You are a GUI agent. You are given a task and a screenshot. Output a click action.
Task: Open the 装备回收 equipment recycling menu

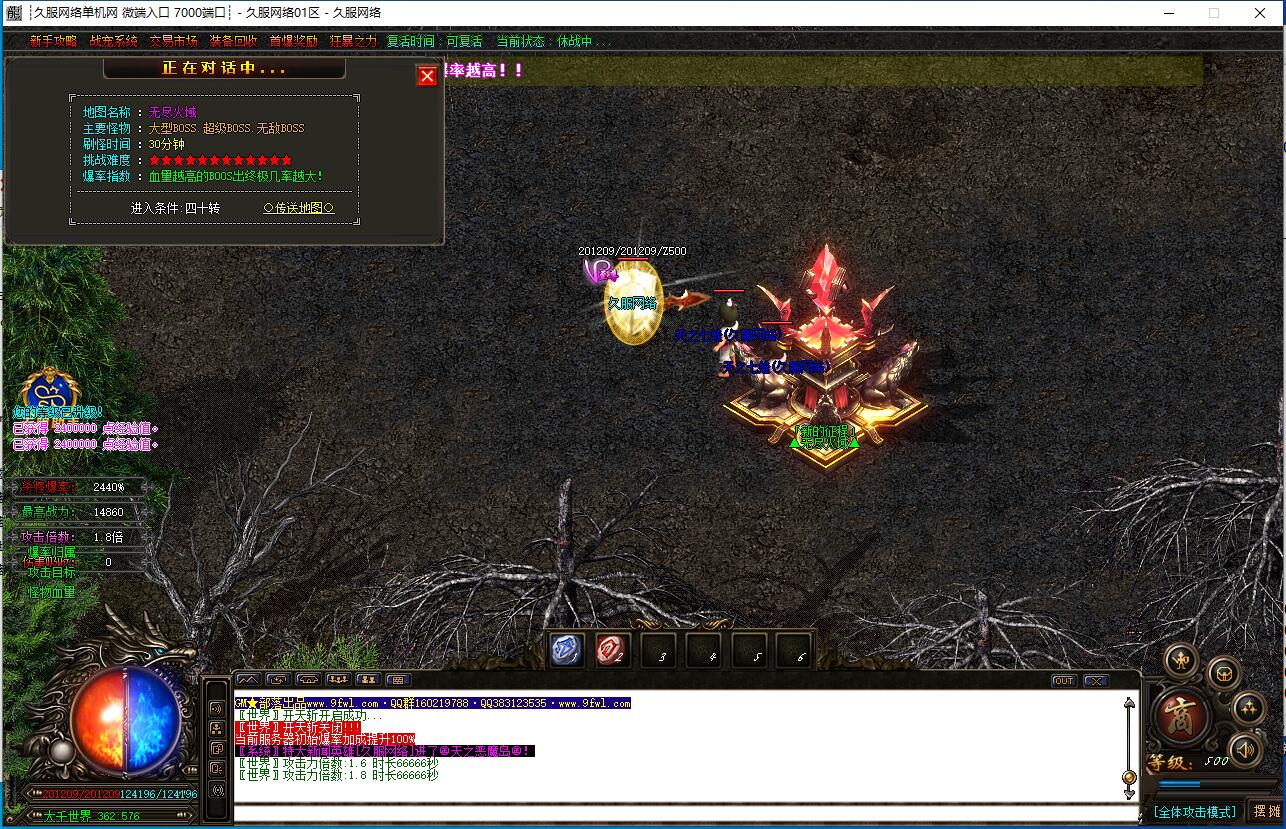pos(233,41)
